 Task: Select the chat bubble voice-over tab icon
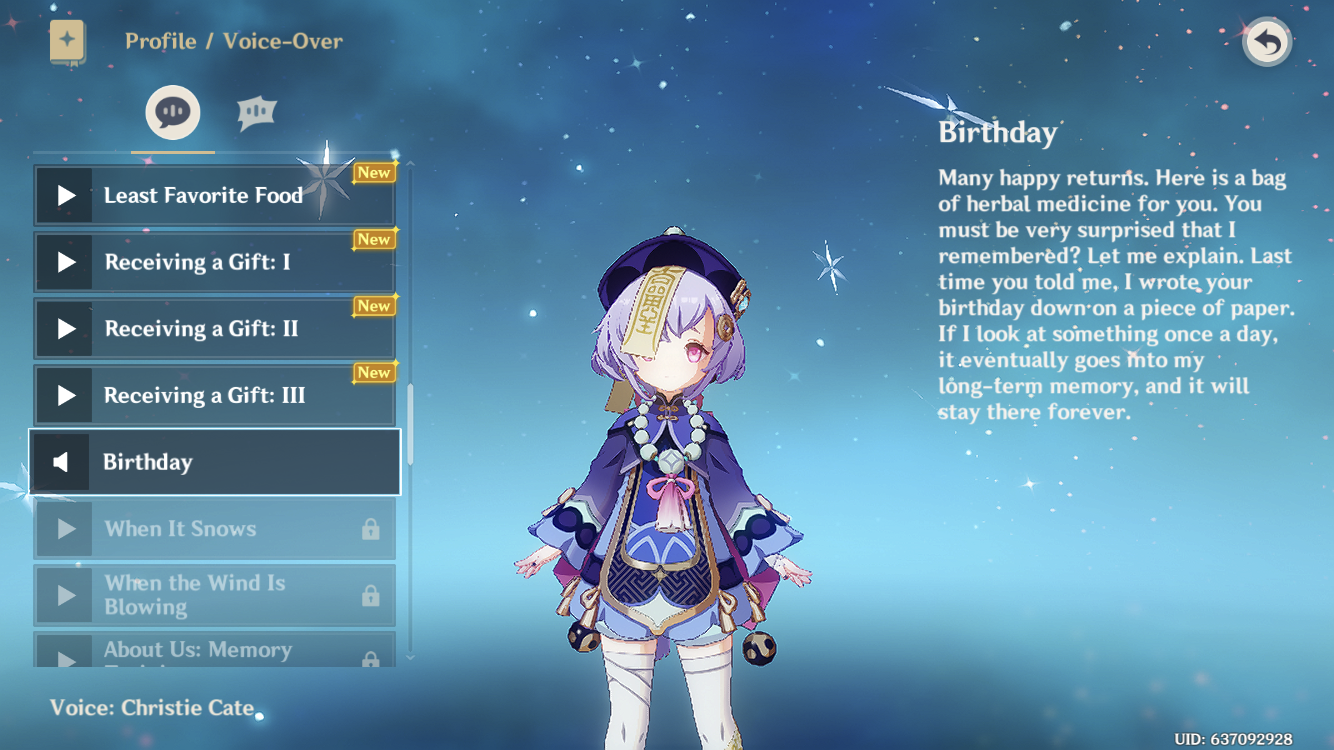[x=171, y=112]
